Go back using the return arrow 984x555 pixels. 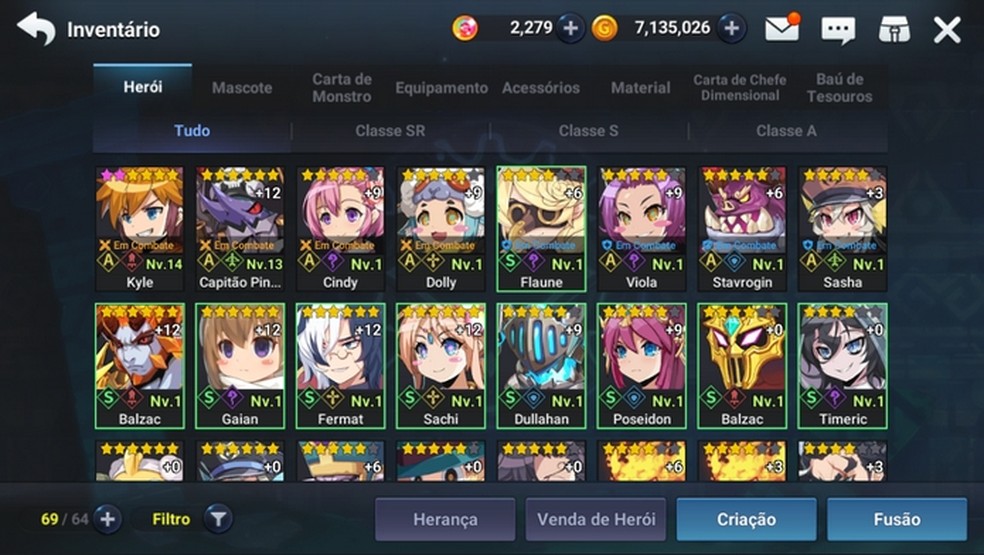(36, 29)
